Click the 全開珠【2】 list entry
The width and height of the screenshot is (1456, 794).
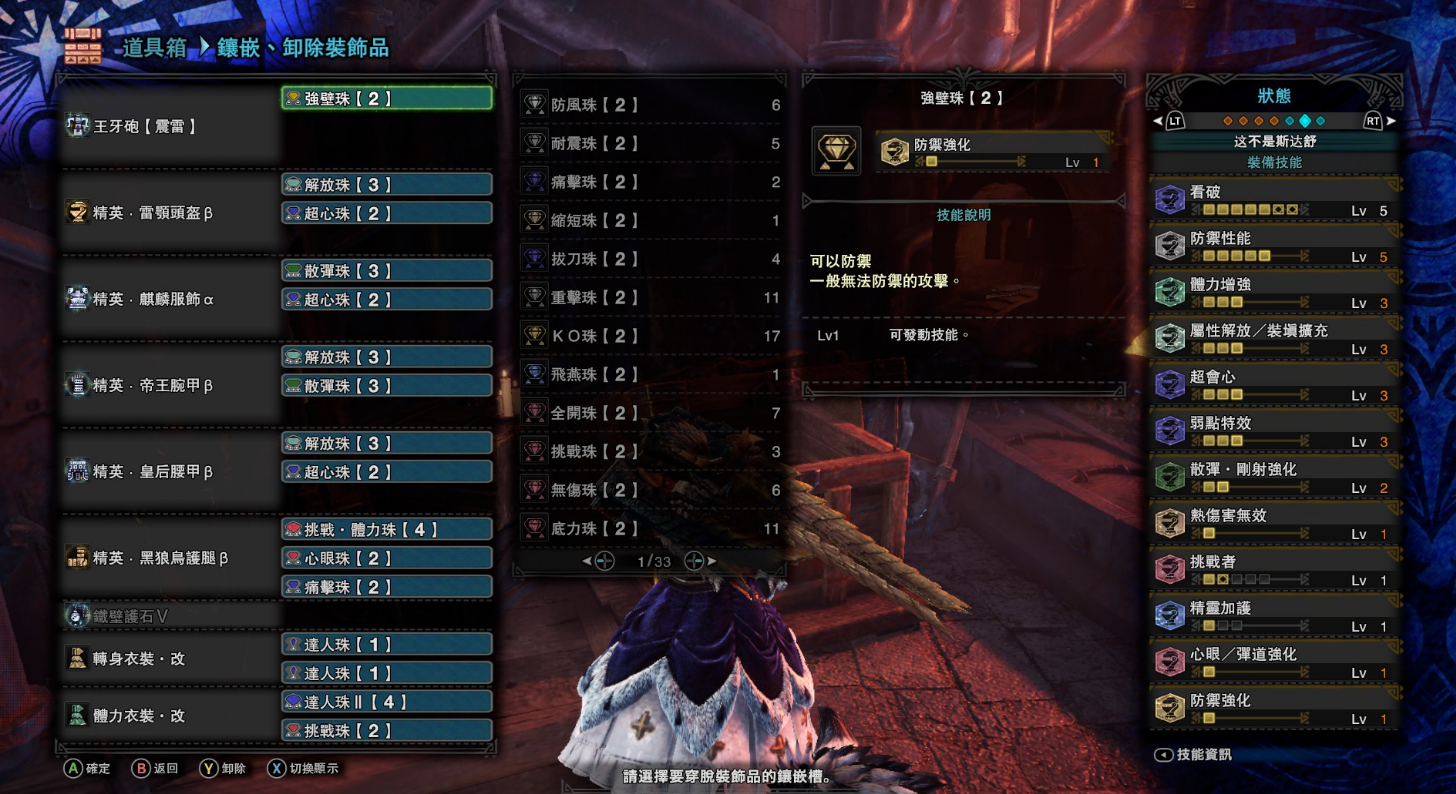650,413
